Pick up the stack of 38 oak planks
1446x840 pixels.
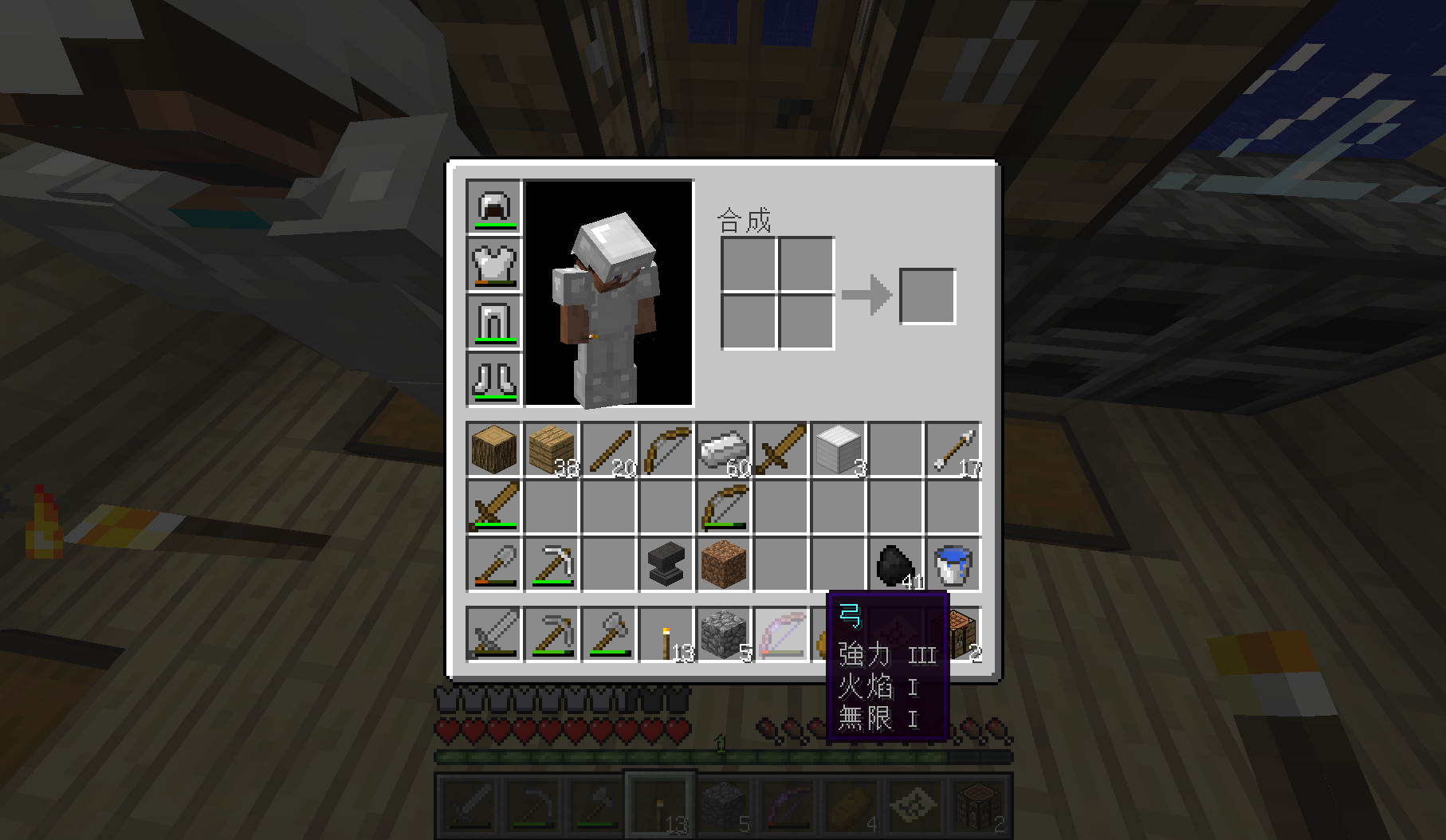click(550, 450)
